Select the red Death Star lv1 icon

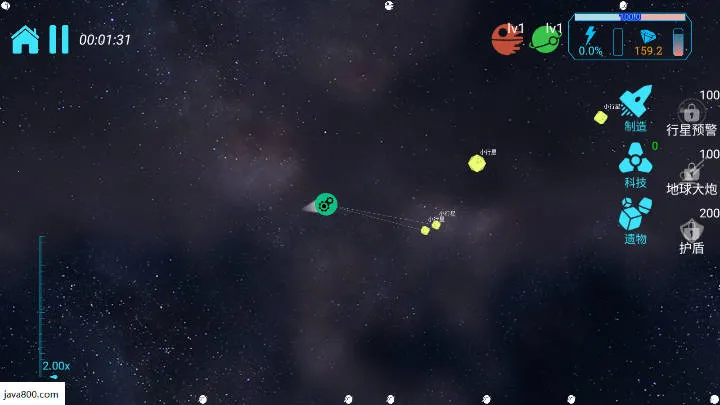[x=507, y=39]
